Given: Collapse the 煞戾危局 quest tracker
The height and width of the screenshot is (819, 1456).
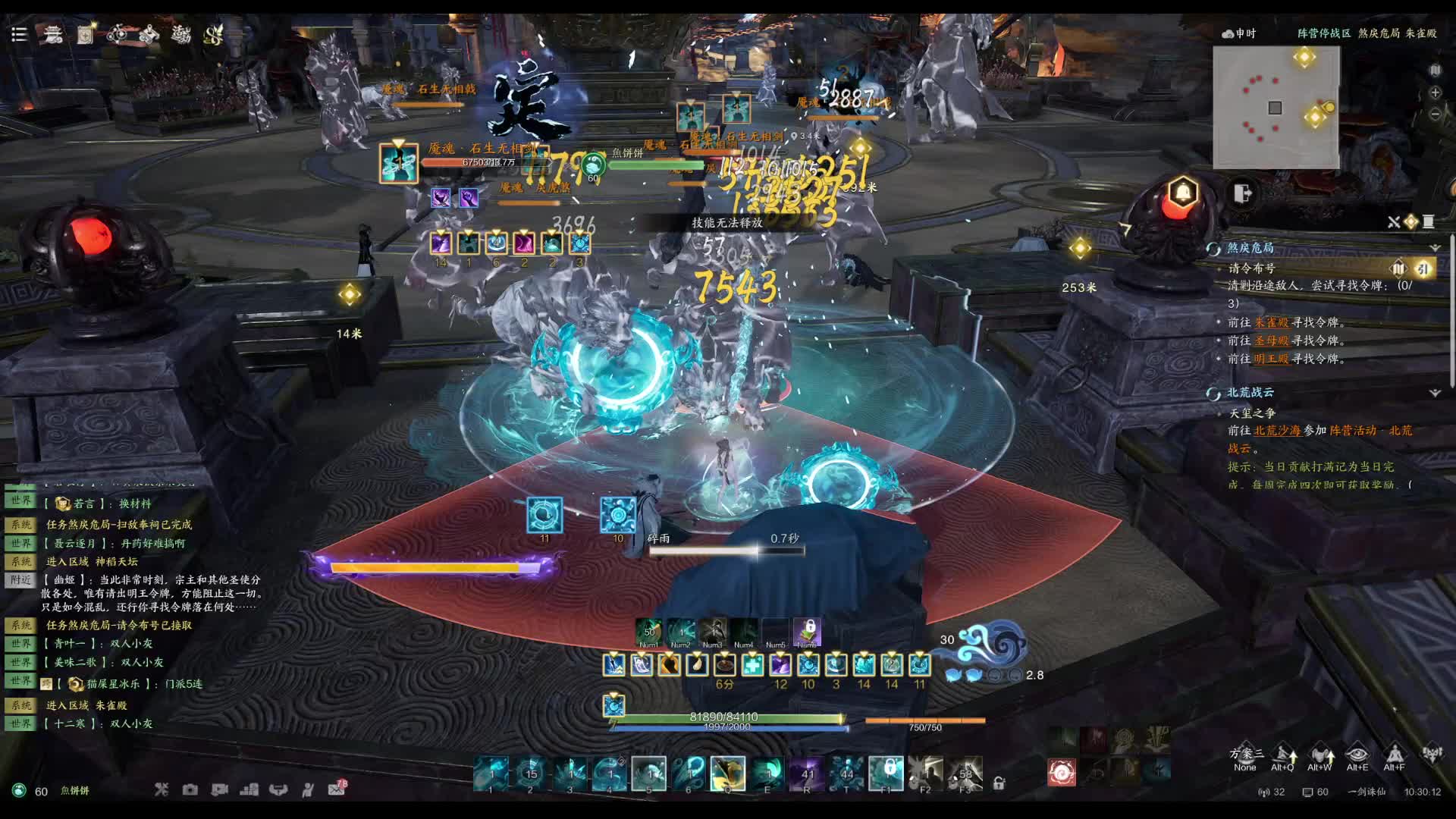Looking at the screenshot, I should coord(1435,248).
